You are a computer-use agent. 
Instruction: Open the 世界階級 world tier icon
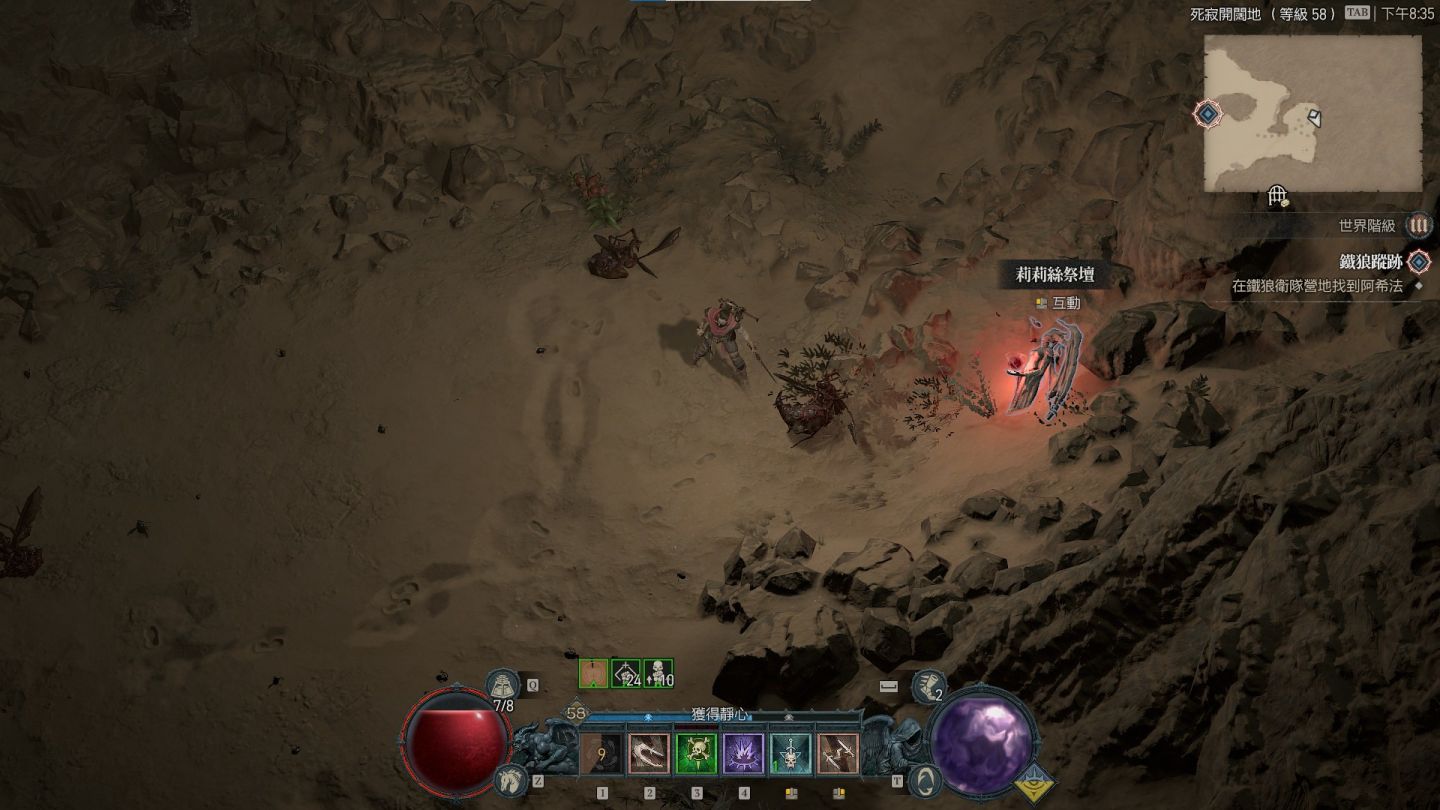pos(1418,226)
